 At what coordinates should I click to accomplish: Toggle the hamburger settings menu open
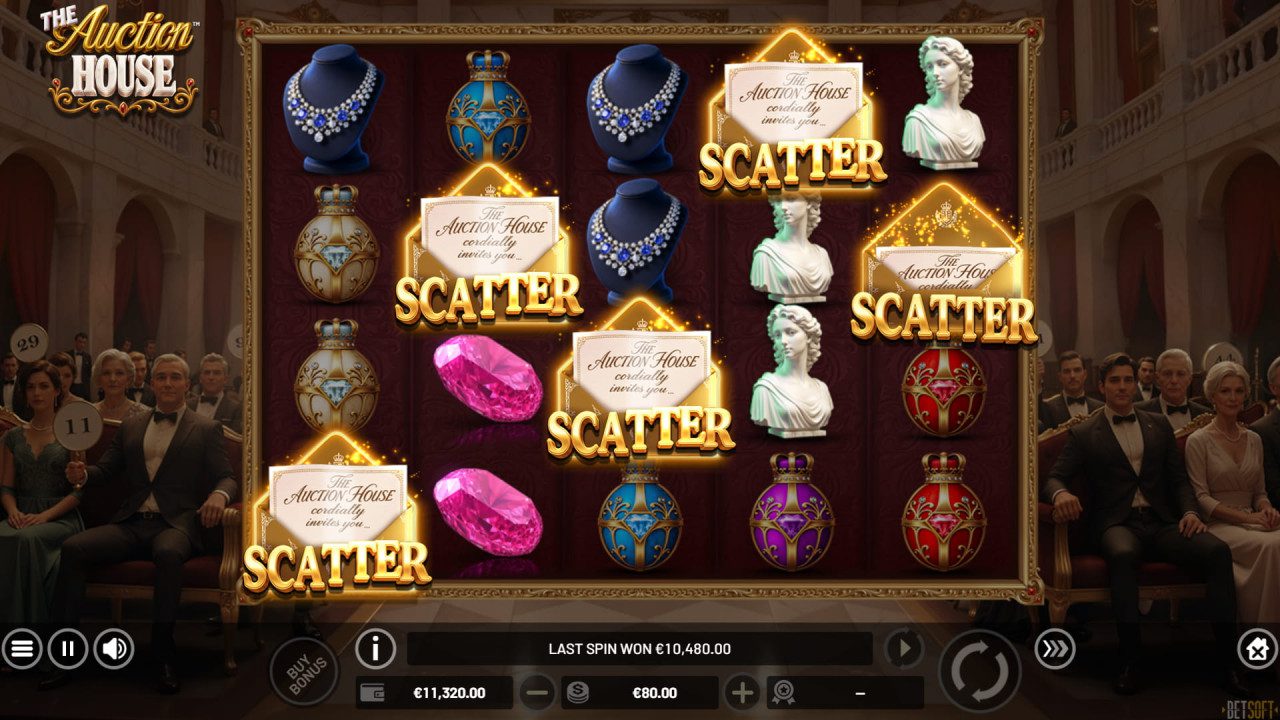(24, 648)
